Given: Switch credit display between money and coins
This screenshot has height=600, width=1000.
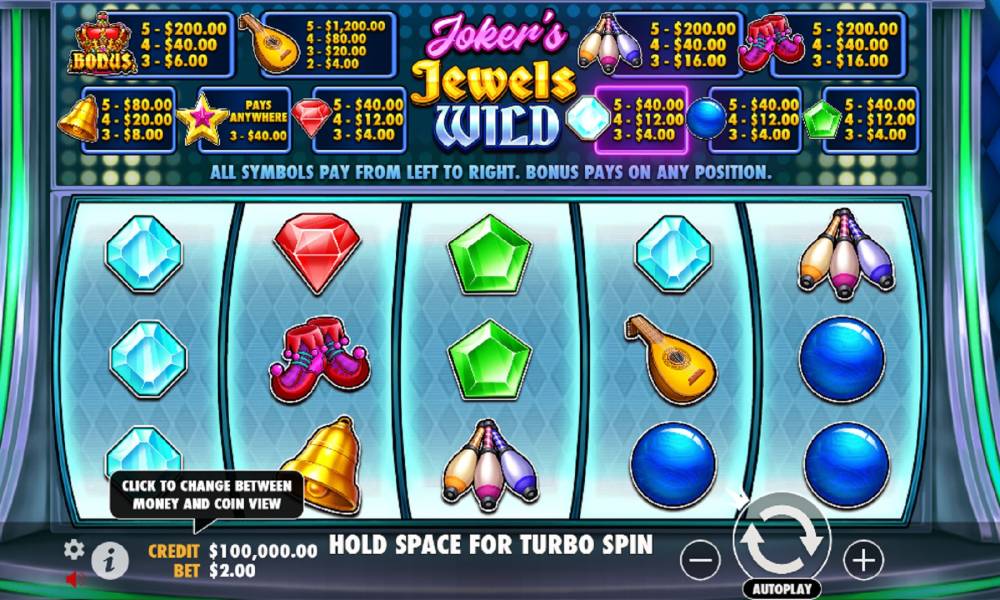Looking at the screenshot, I should 264,550.
